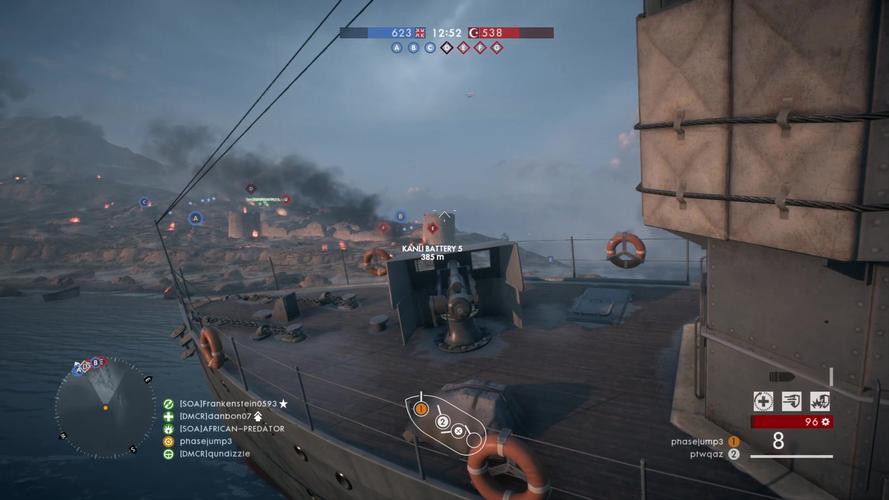Select objective flag C in the top bar

coord(430,48)
